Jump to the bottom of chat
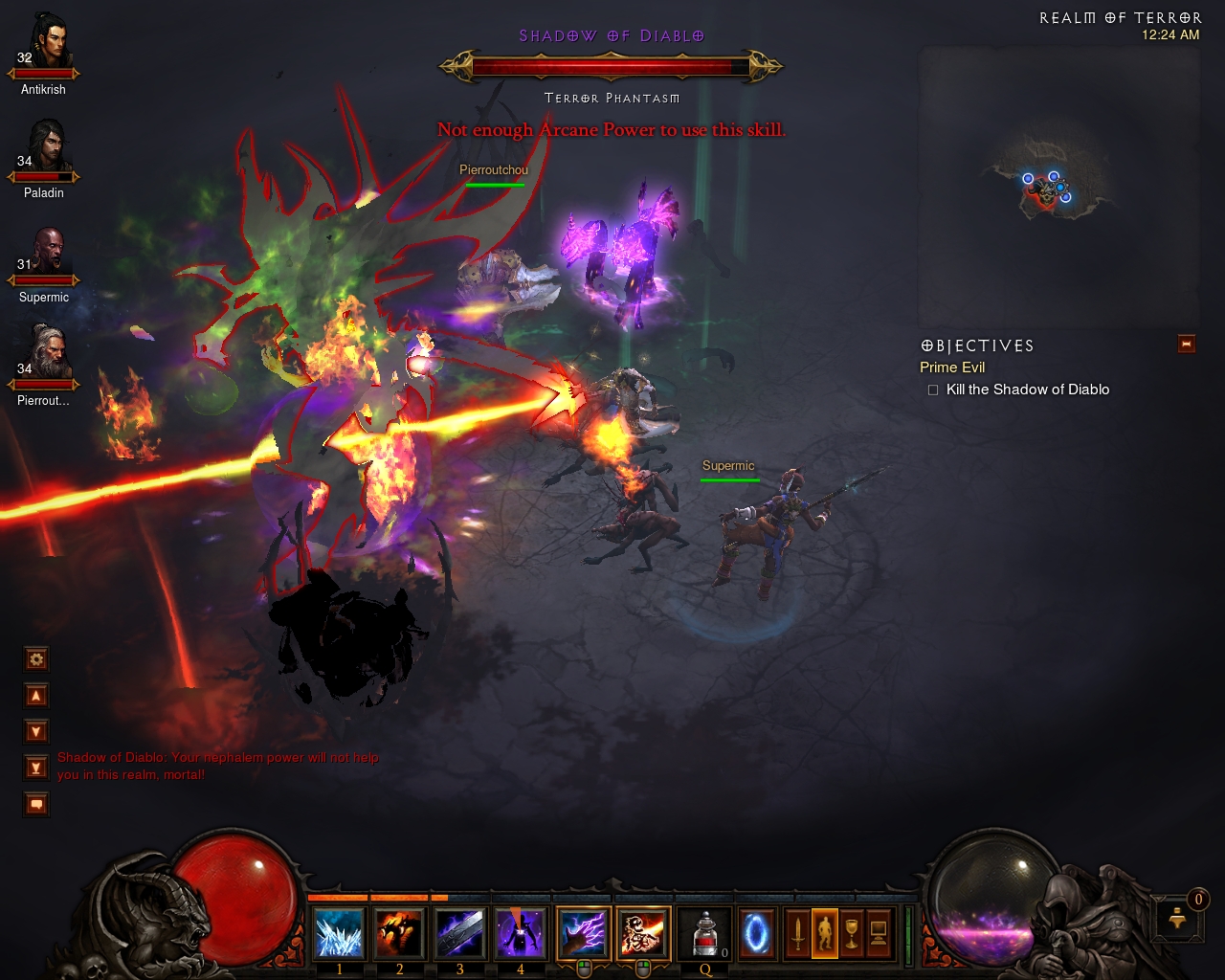1225x980 pixels. pyautogui.click(x=36, y=768)
